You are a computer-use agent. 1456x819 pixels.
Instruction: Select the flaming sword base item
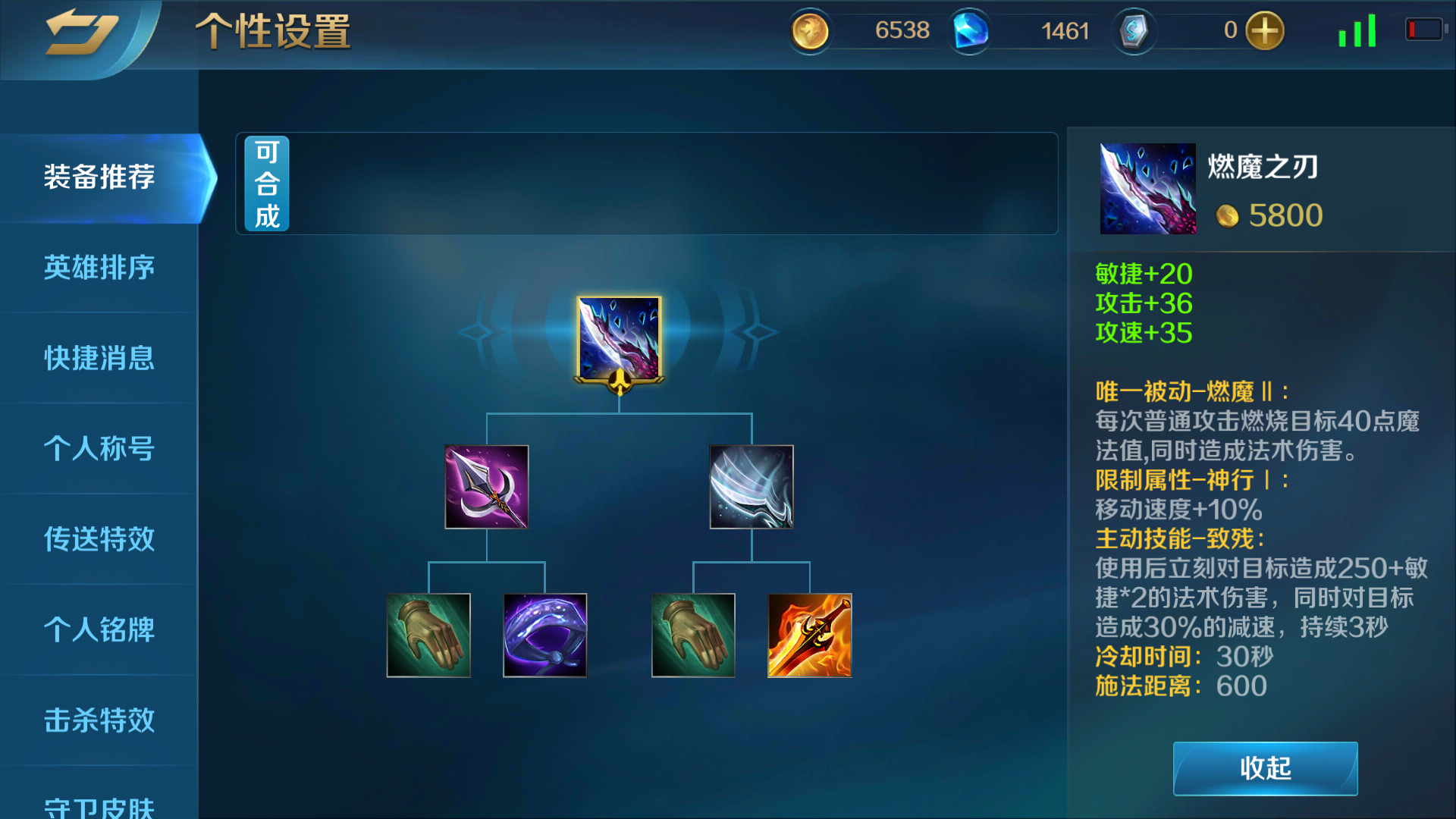coord(809,635)
